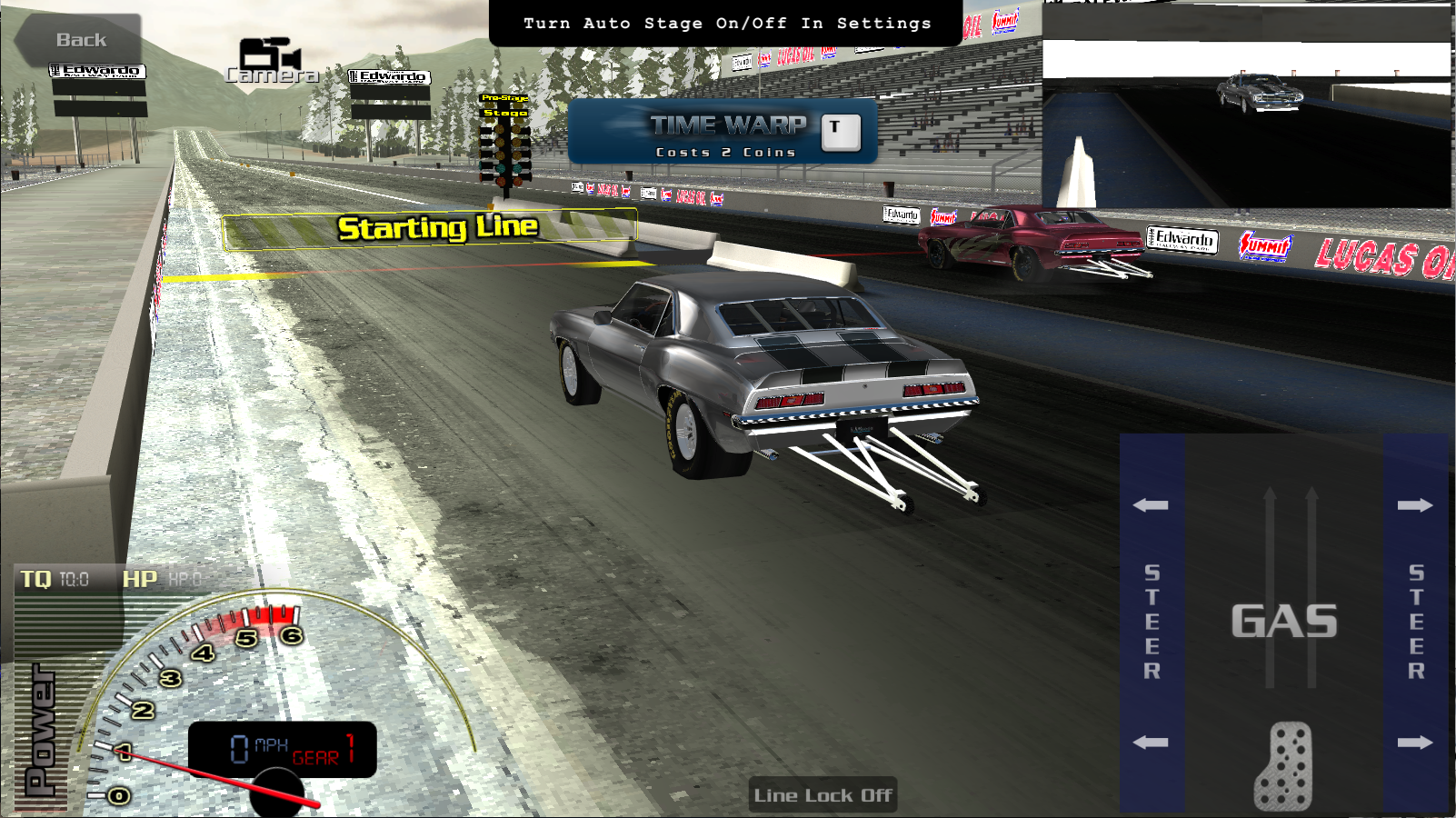The height and width of the screenshot is (818, 1456).
Task: Activate the Time Warp button
Action: (x=723, y=133)
